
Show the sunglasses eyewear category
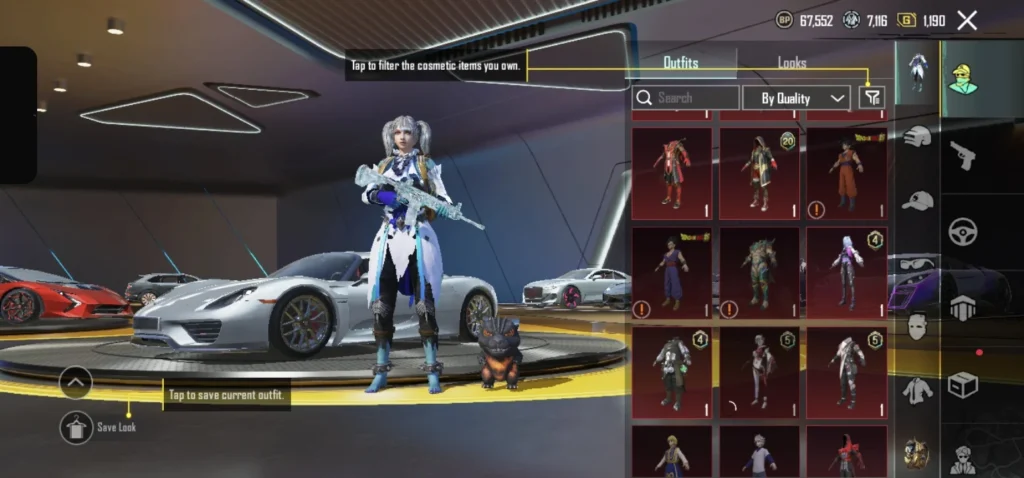tap(917, 262)
